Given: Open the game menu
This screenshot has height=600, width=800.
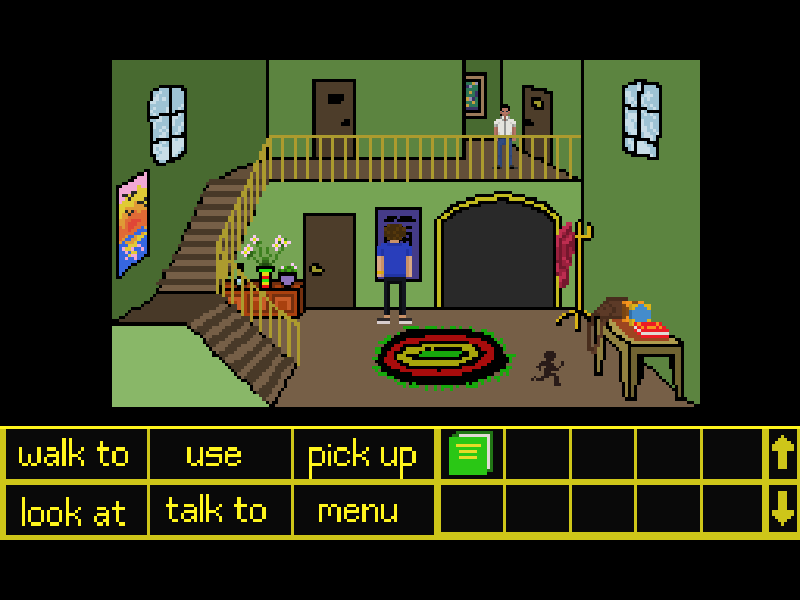Looking at the screenshot, I should pos(358,511).
